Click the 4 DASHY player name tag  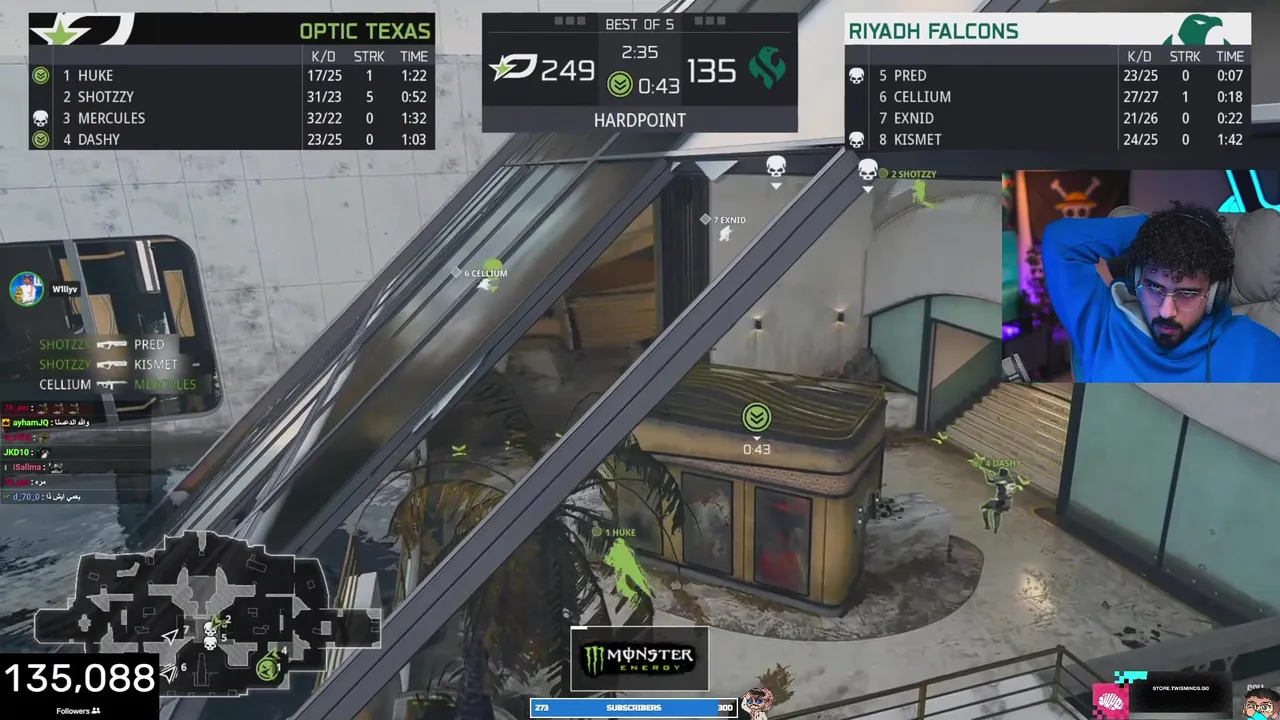1002,464
